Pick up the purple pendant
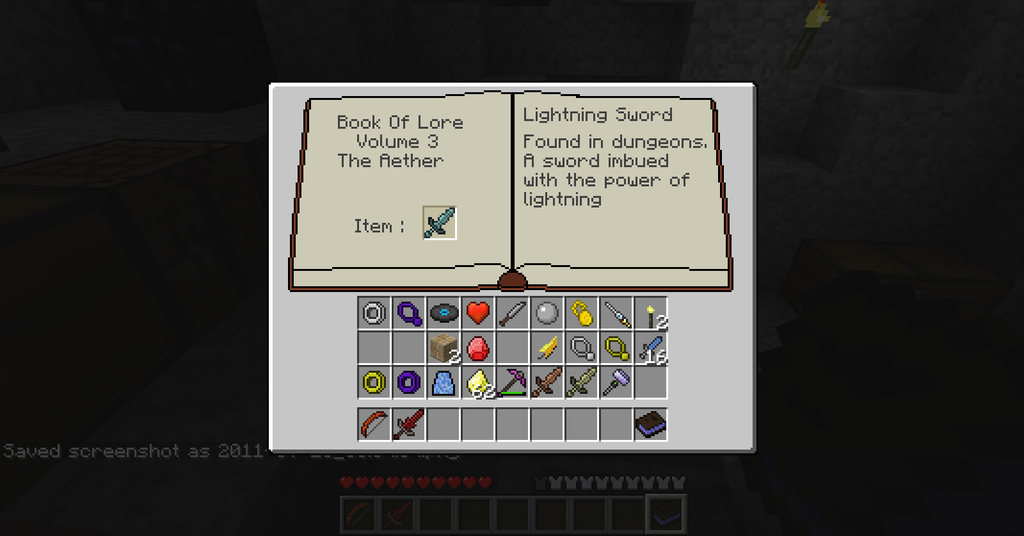Viewport: 1024px width, 536px height. click(408, 313)
